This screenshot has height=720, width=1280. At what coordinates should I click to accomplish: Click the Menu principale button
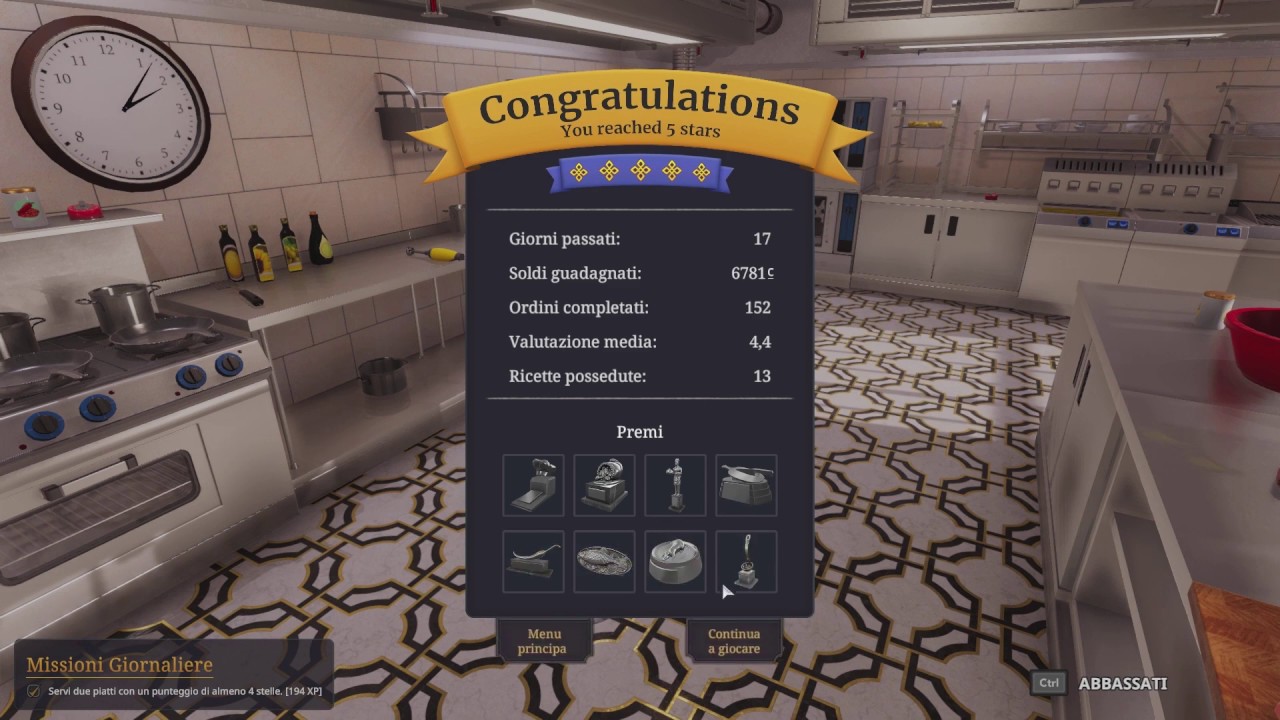(x=545, y=640)
